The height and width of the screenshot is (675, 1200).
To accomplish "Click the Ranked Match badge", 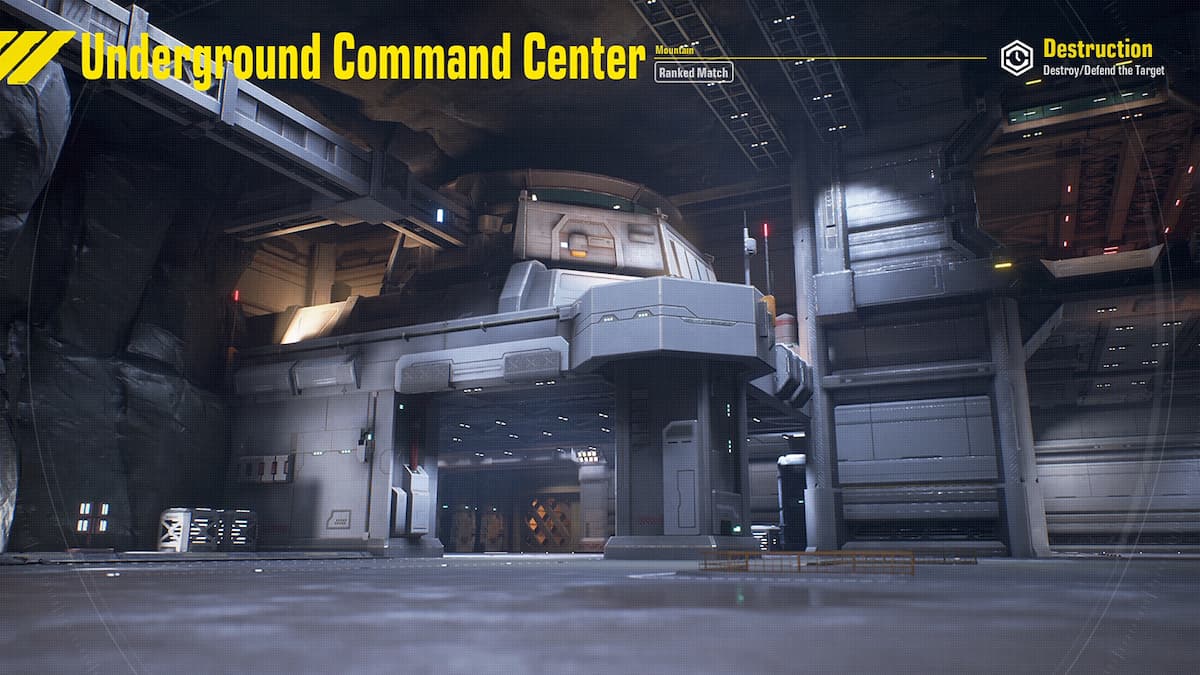I will [694, 72].
